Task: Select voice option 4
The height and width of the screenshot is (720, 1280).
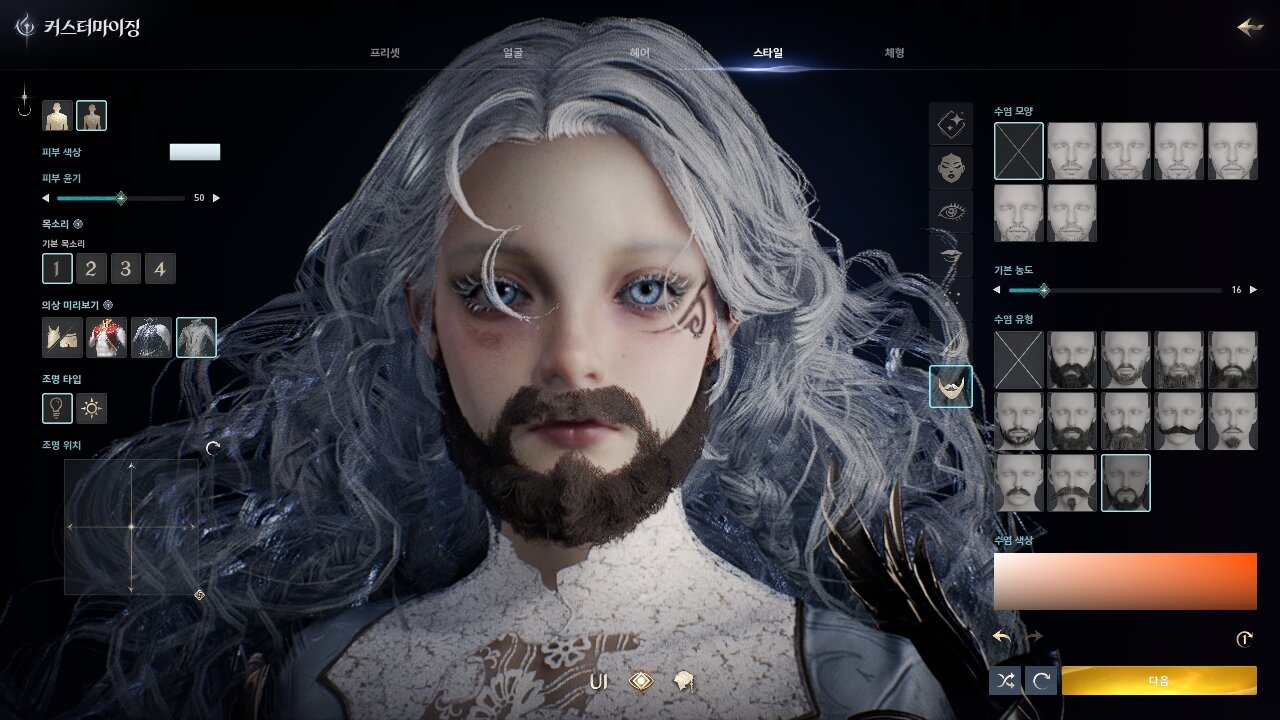Action: click(160, 268)
